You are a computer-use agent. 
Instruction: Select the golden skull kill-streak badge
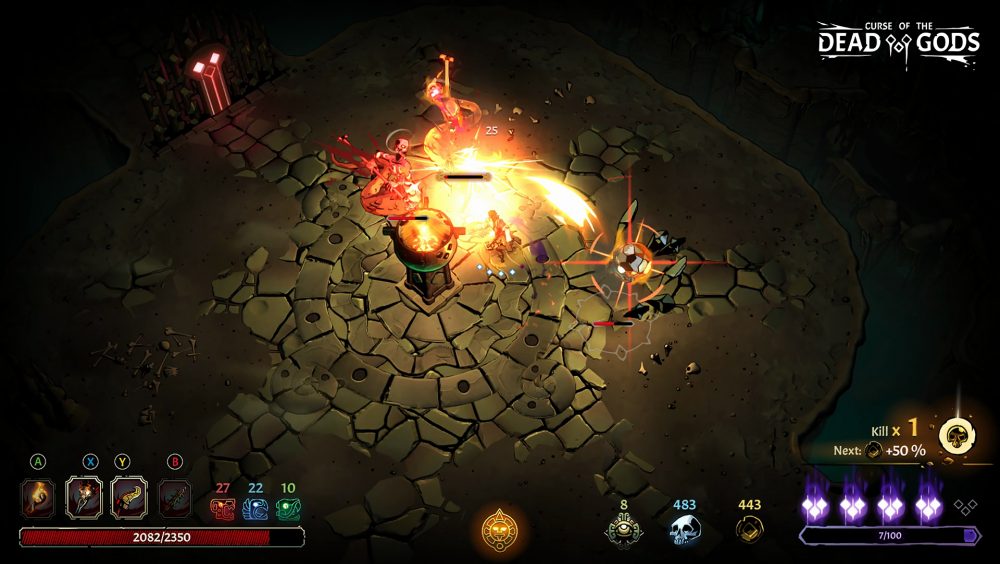(956, 436)
